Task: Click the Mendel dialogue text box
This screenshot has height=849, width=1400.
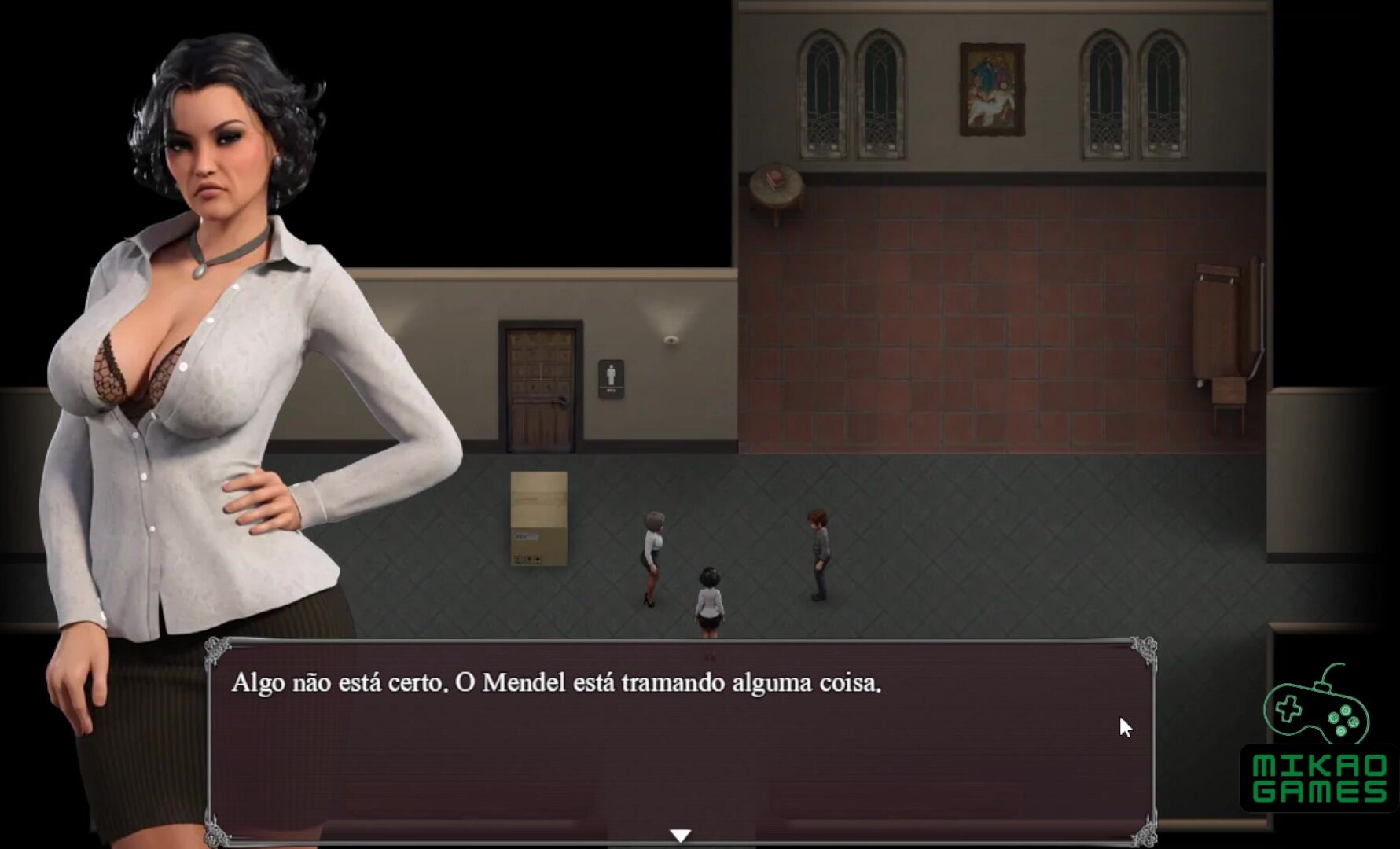Action: pos(681,739)
